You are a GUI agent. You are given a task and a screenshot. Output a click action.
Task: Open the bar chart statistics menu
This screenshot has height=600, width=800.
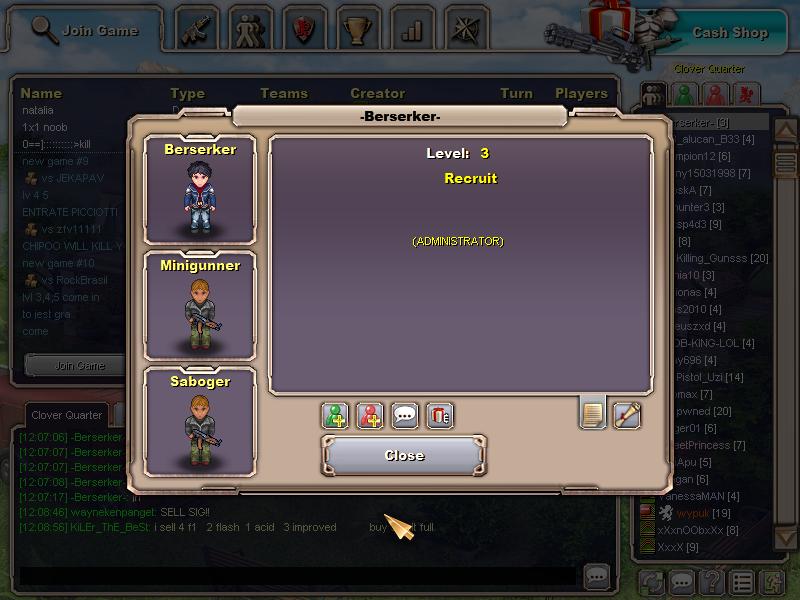(x=412, y=29)
